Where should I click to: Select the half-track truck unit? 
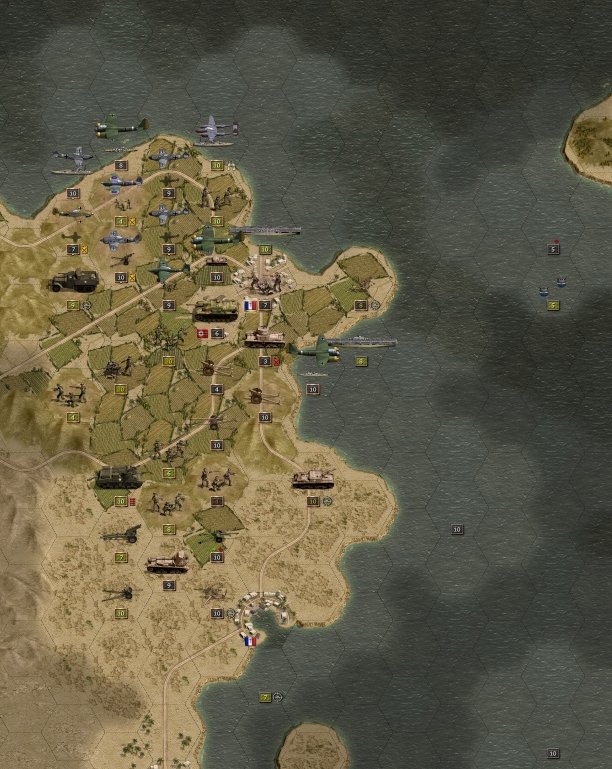click(x=75, y=281)
